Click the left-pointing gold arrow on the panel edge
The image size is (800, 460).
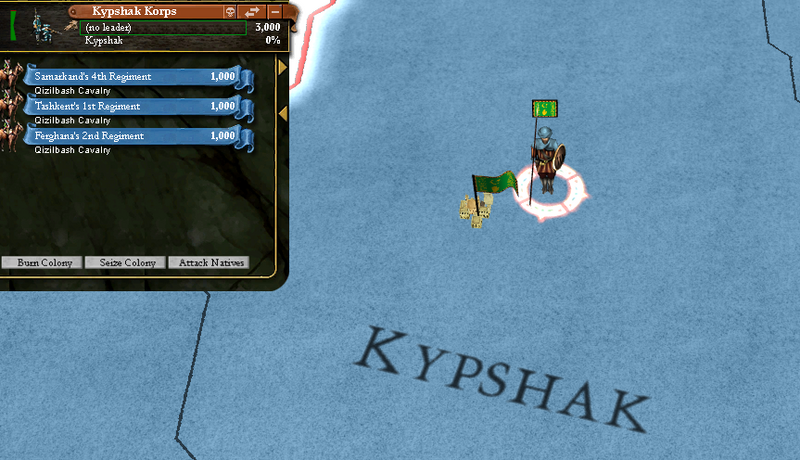[283, 114]
